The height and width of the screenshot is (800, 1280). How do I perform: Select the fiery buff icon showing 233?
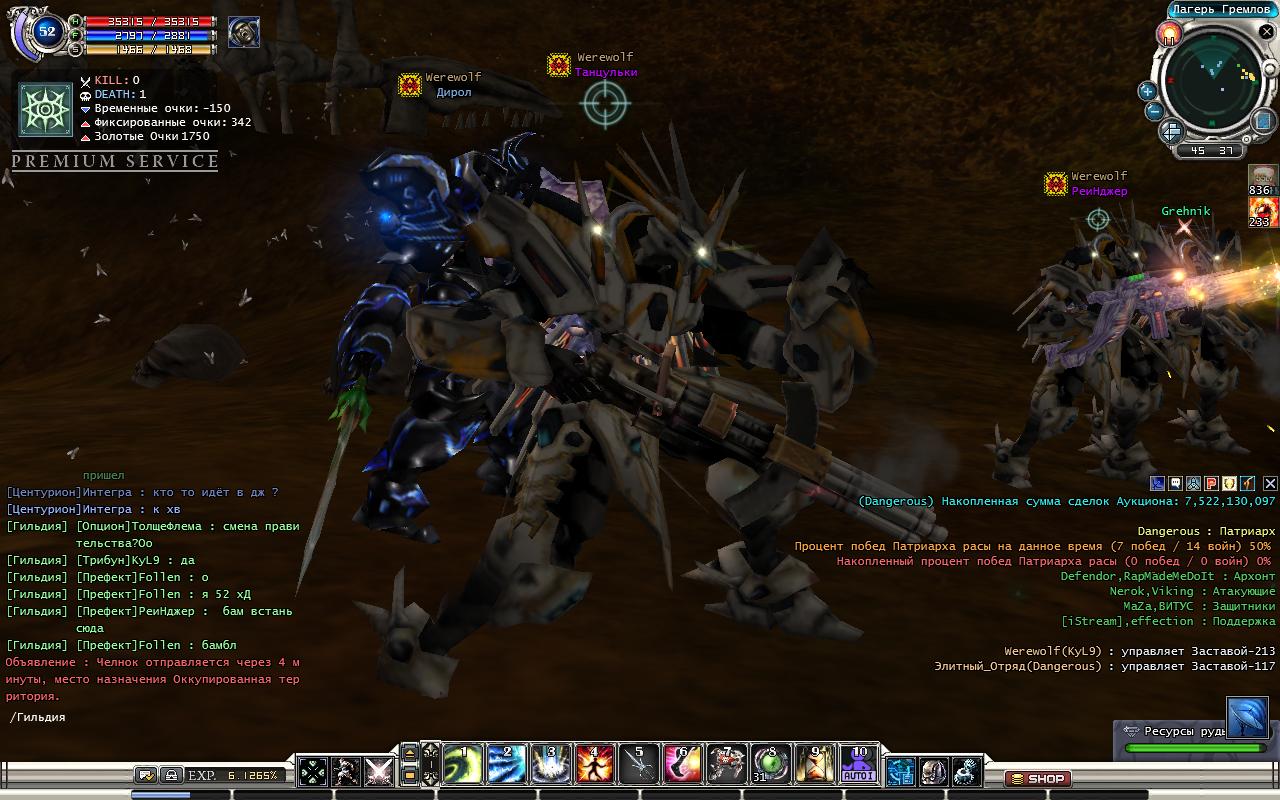point(1263,211)
